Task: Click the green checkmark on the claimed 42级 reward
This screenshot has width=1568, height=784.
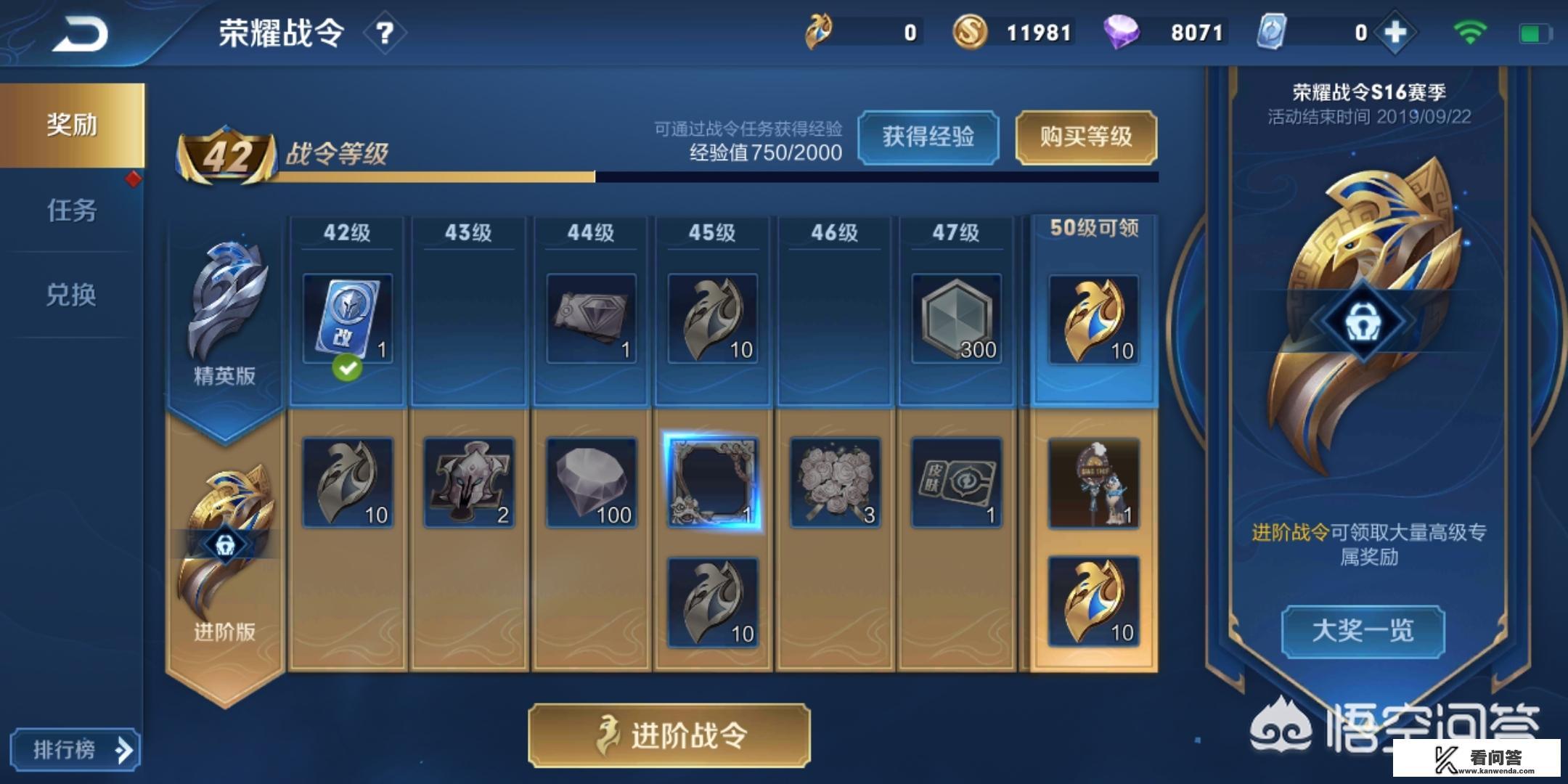Action: tap(347, 368)
